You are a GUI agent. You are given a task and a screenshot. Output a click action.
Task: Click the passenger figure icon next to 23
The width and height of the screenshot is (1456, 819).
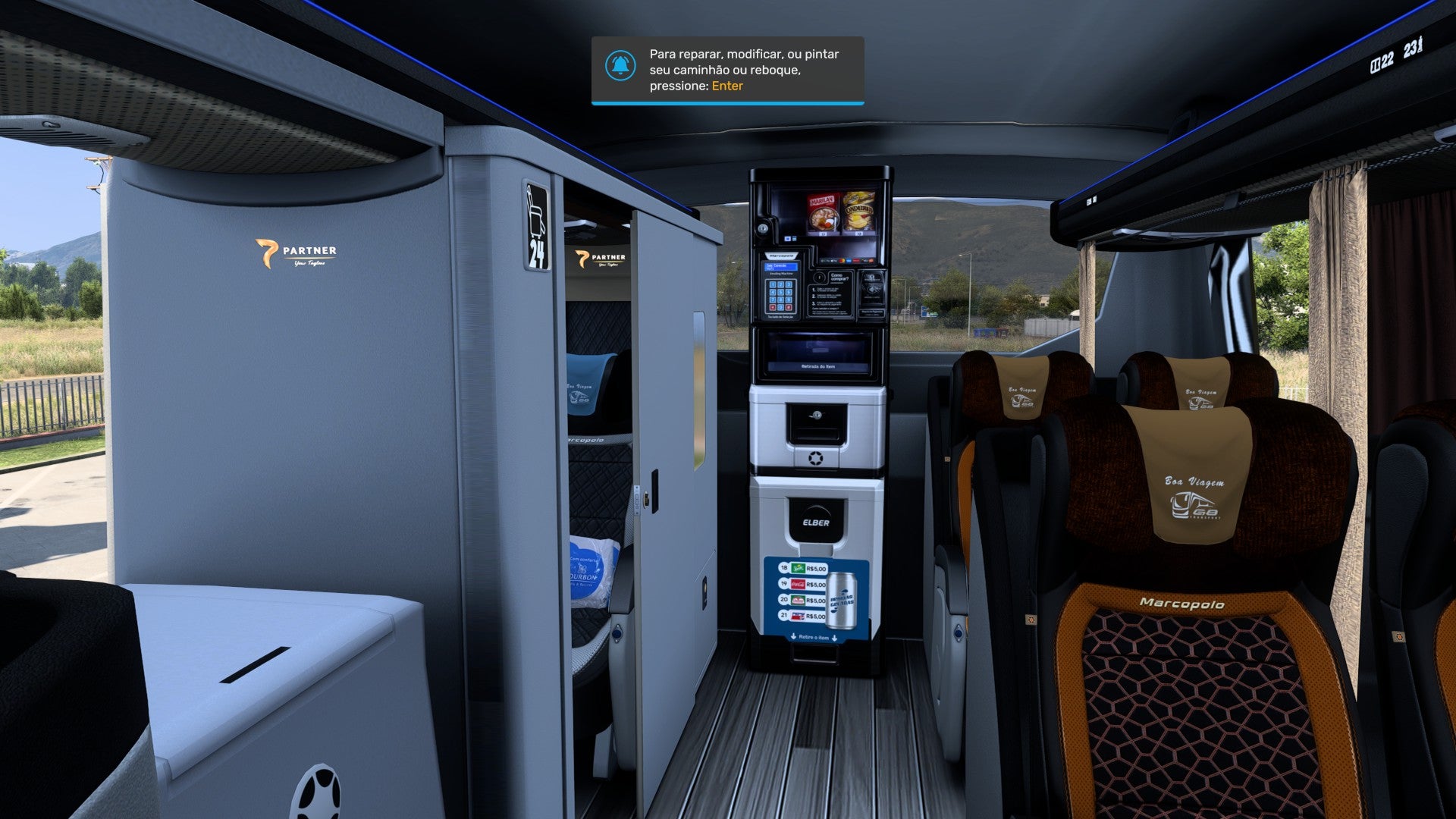[1420, 47]
